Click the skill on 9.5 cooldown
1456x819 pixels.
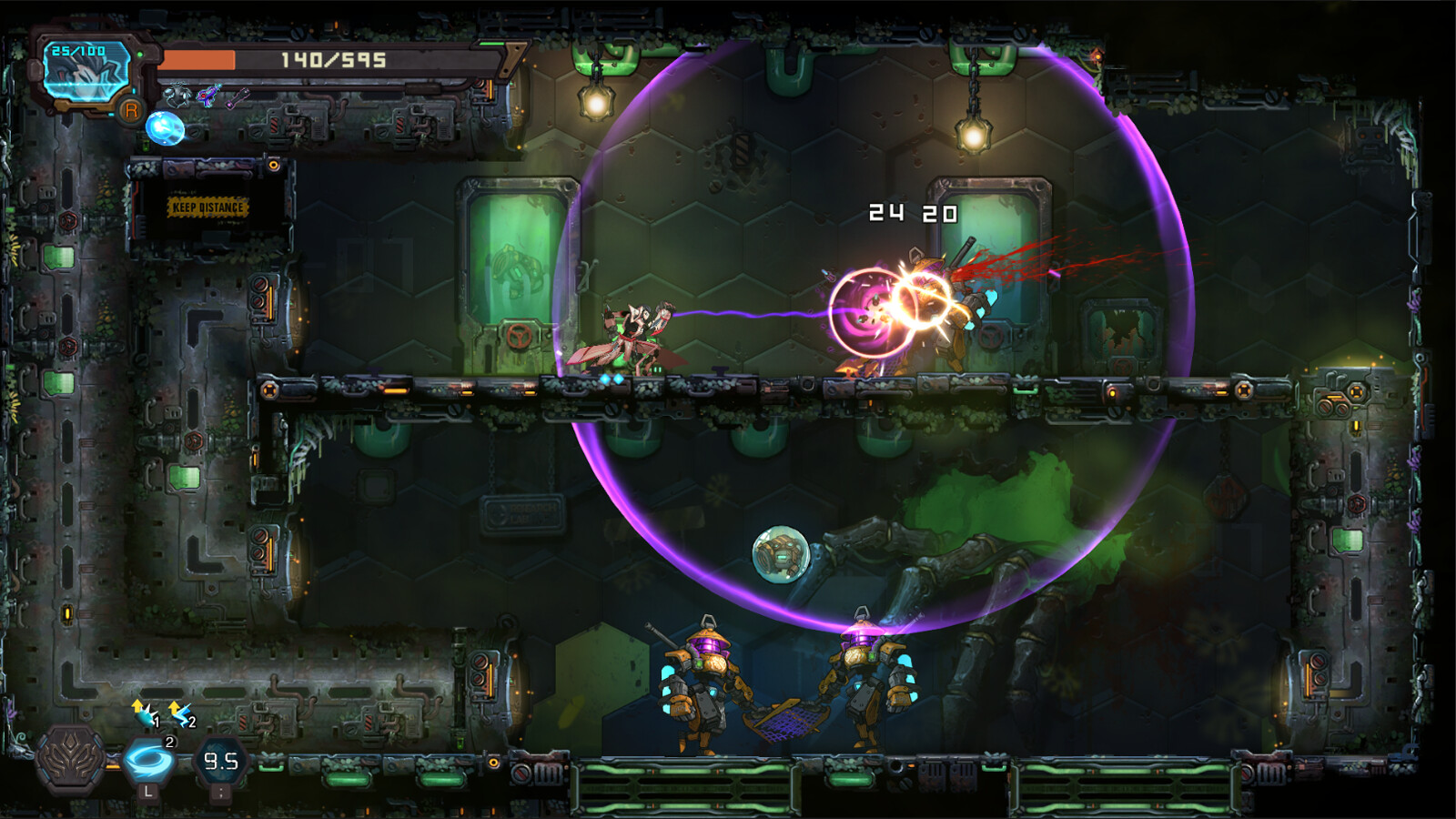[x=220, y=761]
